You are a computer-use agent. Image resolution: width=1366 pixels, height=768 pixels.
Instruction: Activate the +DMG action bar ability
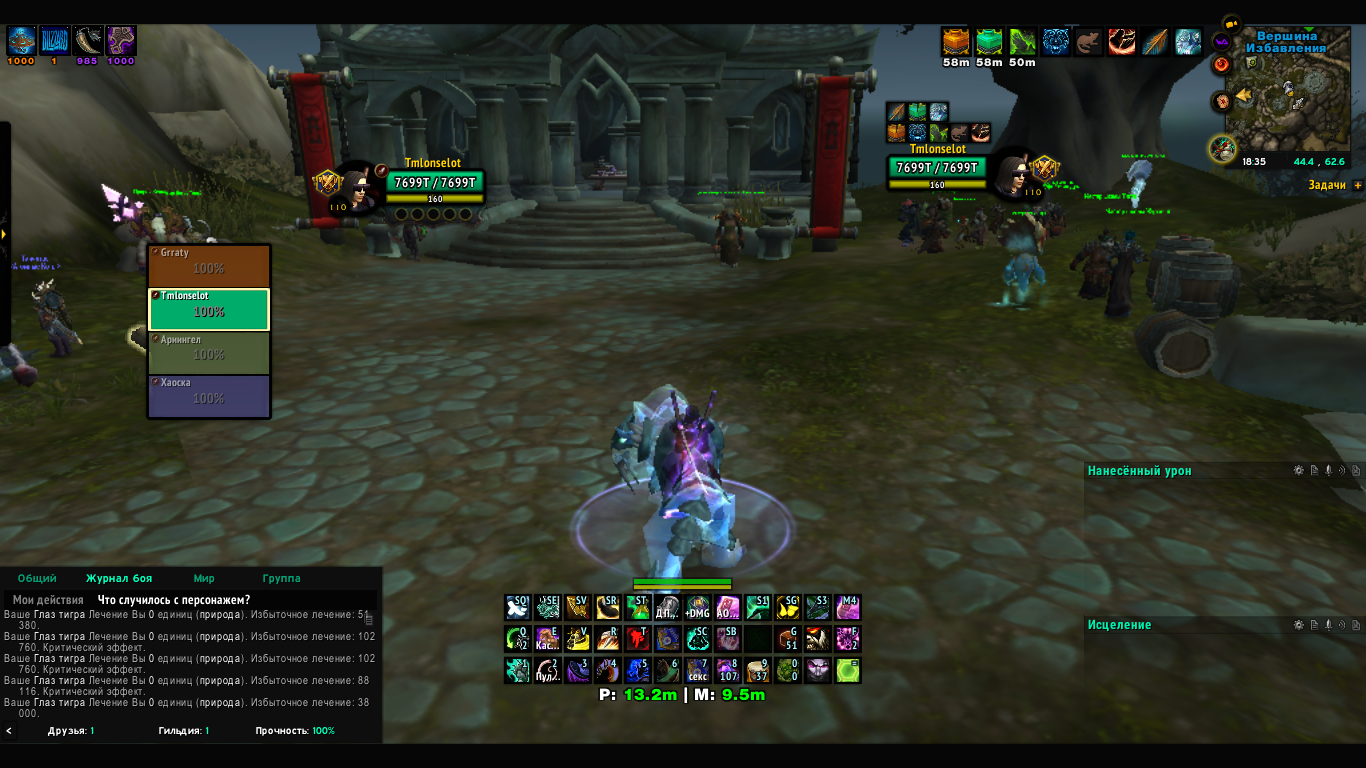click(x=697, y=607)
